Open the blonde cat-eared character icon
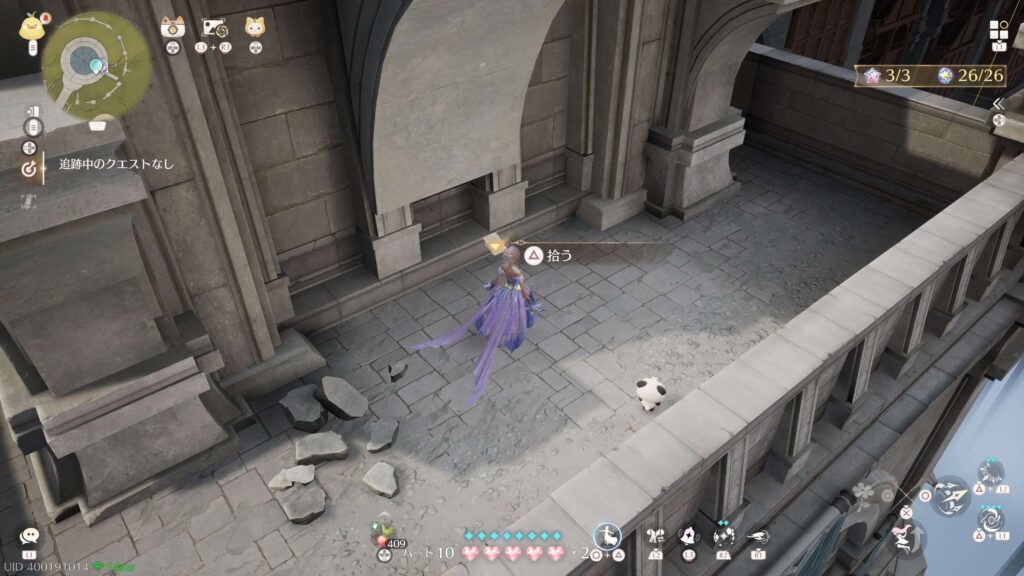Screen dimensions: 1024x576 pos(255,28)
